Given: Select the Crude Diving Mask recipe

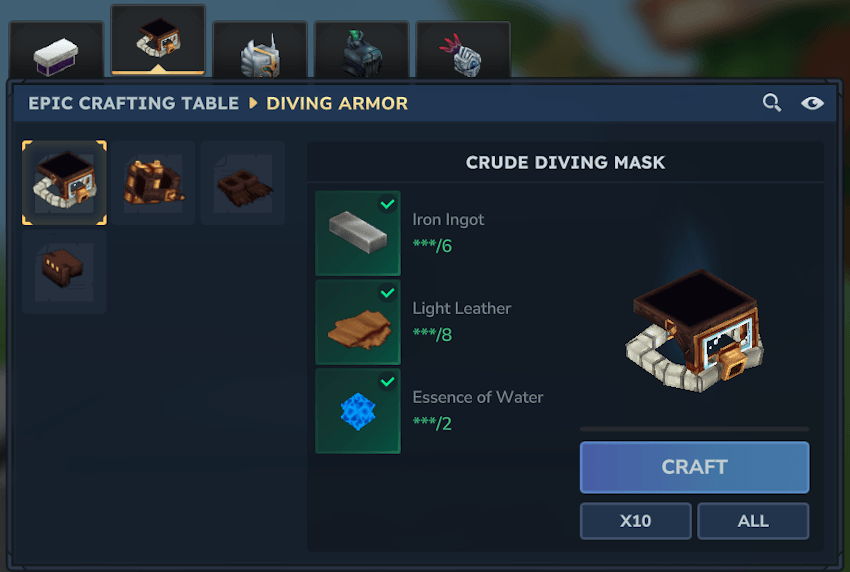Looking at the screenshot, I should [64, 183].
